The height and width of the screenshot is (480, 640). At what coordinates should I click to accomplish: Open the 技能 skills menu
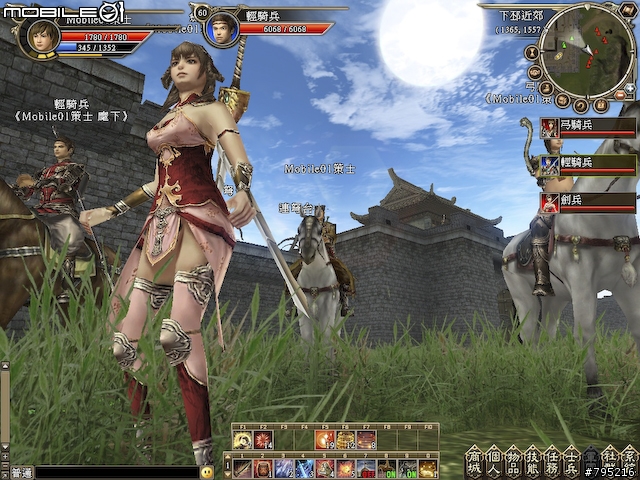(530, 458)
